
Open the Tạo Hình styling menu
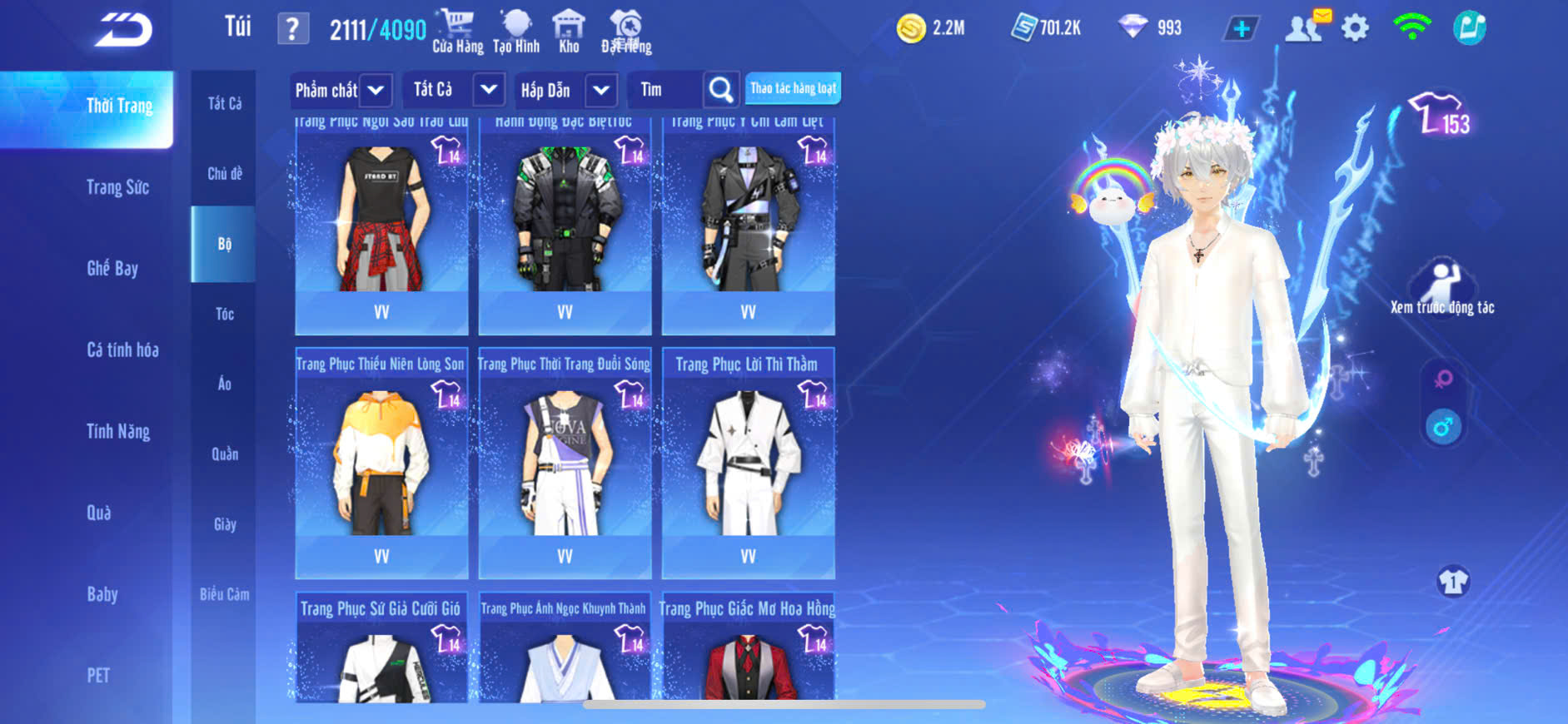tap(515, 32)
